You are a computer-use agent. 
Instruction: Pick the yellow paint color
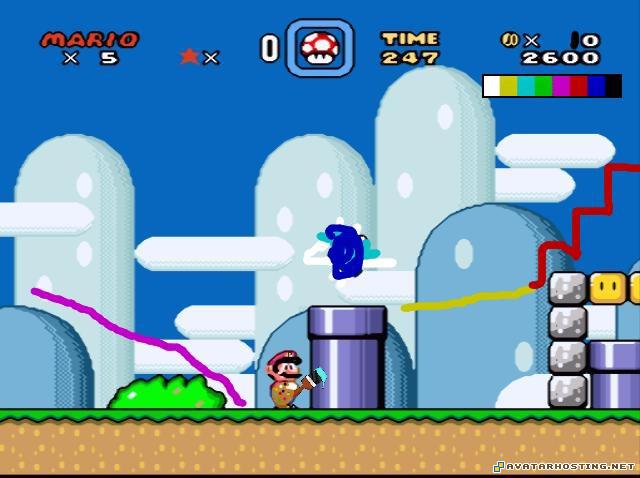509,87
